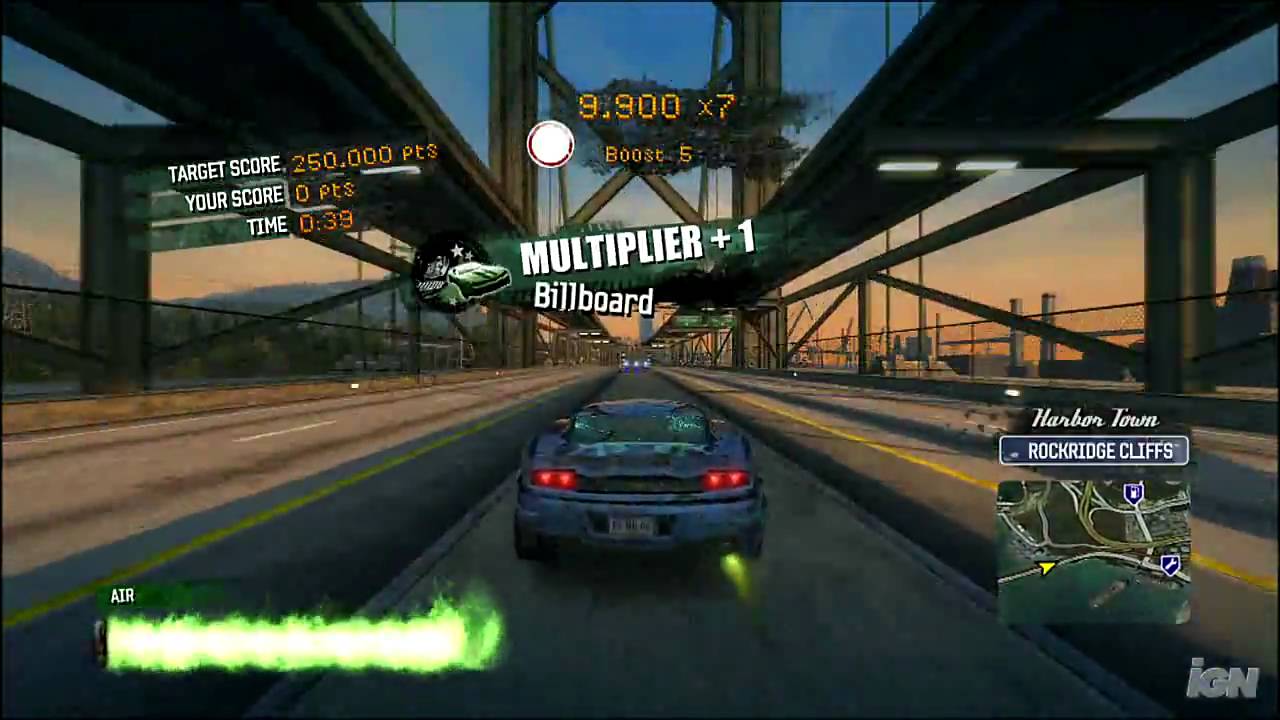
Task: Open the minimap of Harbor Town
Action: (1093, 550)
